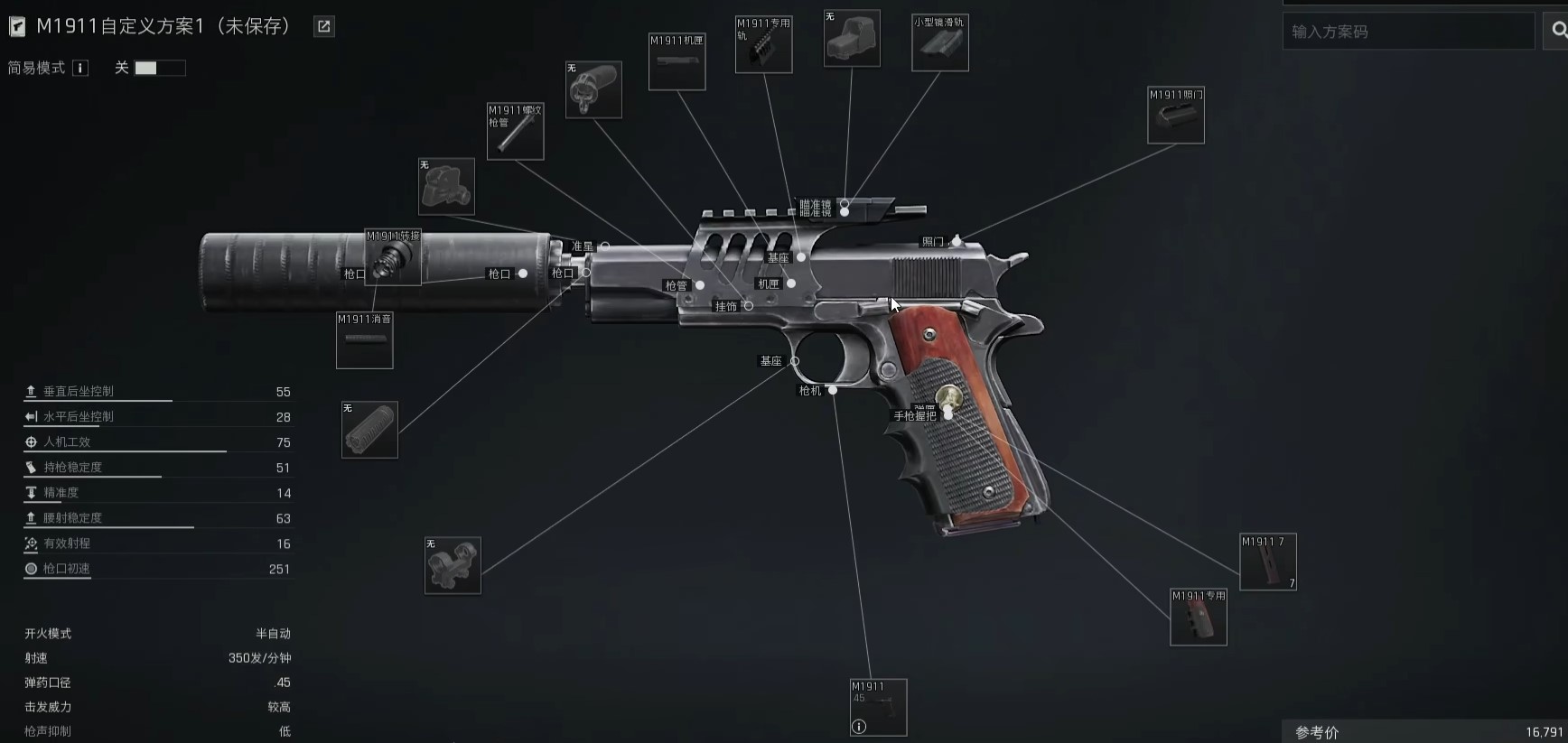Open the M1911 adapter muzzle slot
The height and width of the screenshot is (743, 1568).
coord(393,257)
